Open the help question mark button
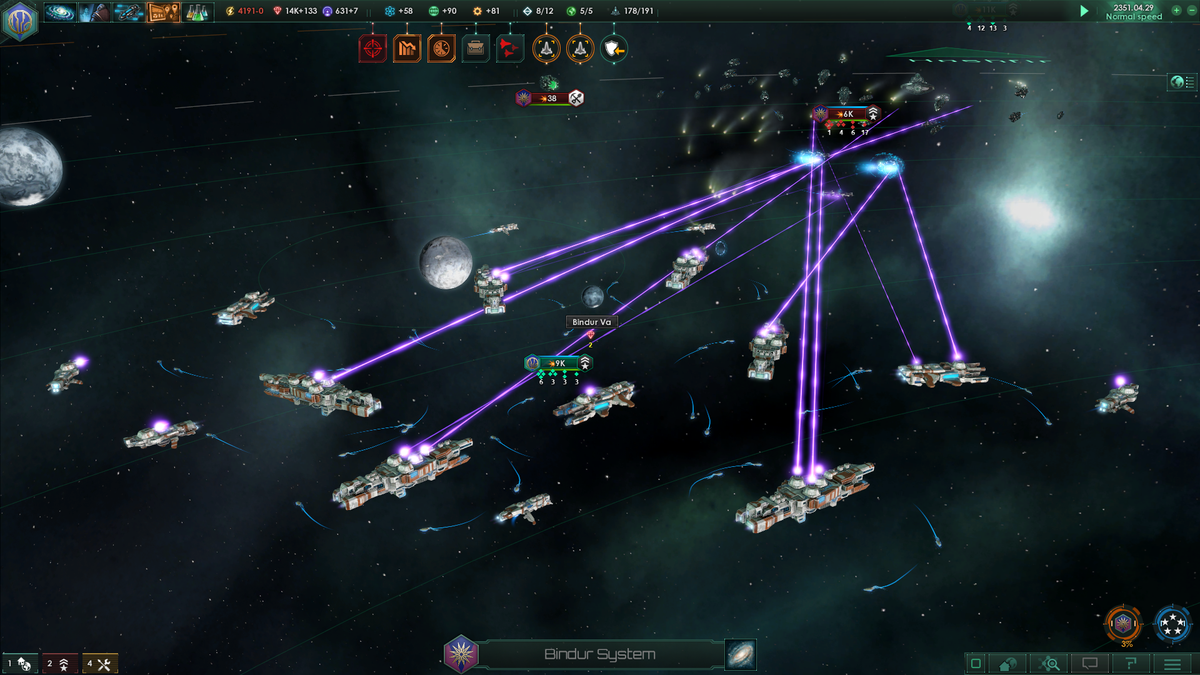The image size is (1200, 675). coord(1131,663)
